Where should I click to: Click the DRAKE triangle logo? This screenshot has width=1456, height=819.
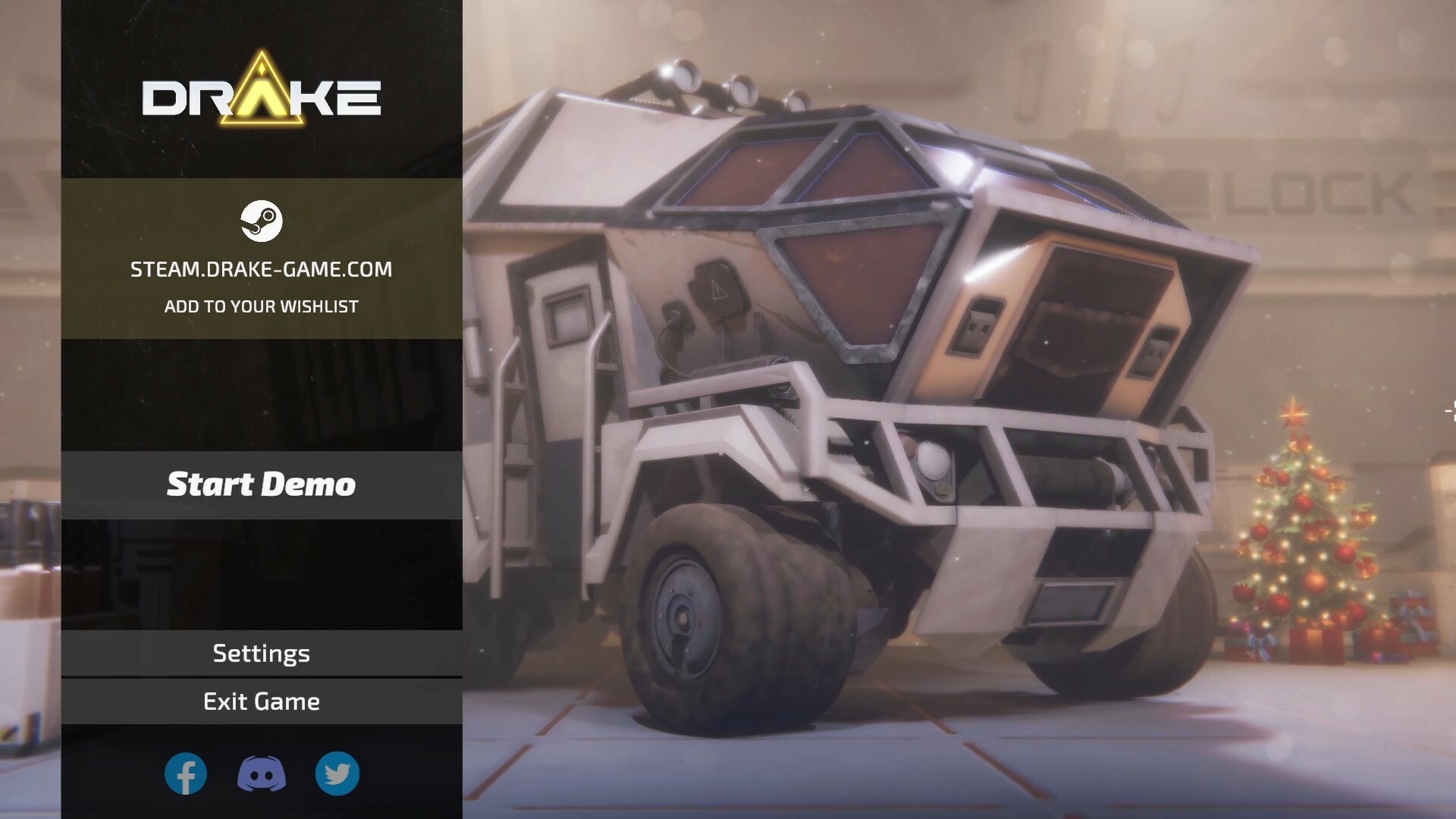point(261,95)
